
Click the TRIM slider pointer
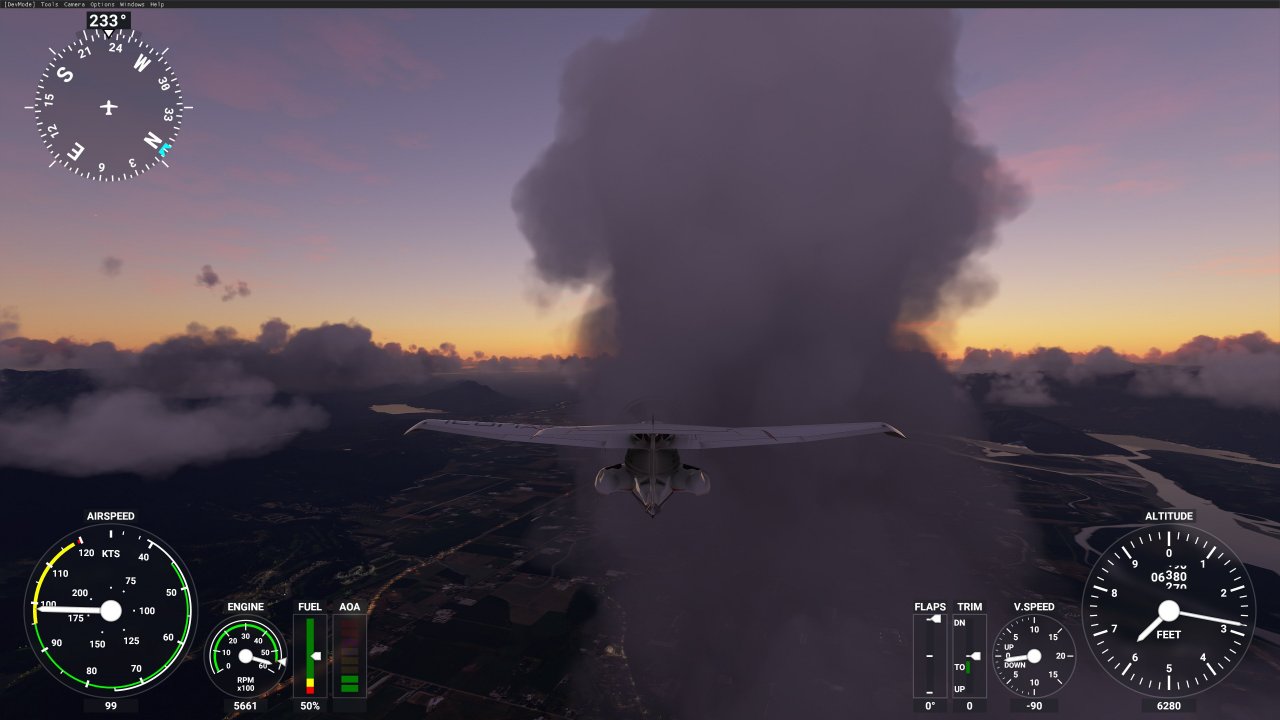coord(973,656)
